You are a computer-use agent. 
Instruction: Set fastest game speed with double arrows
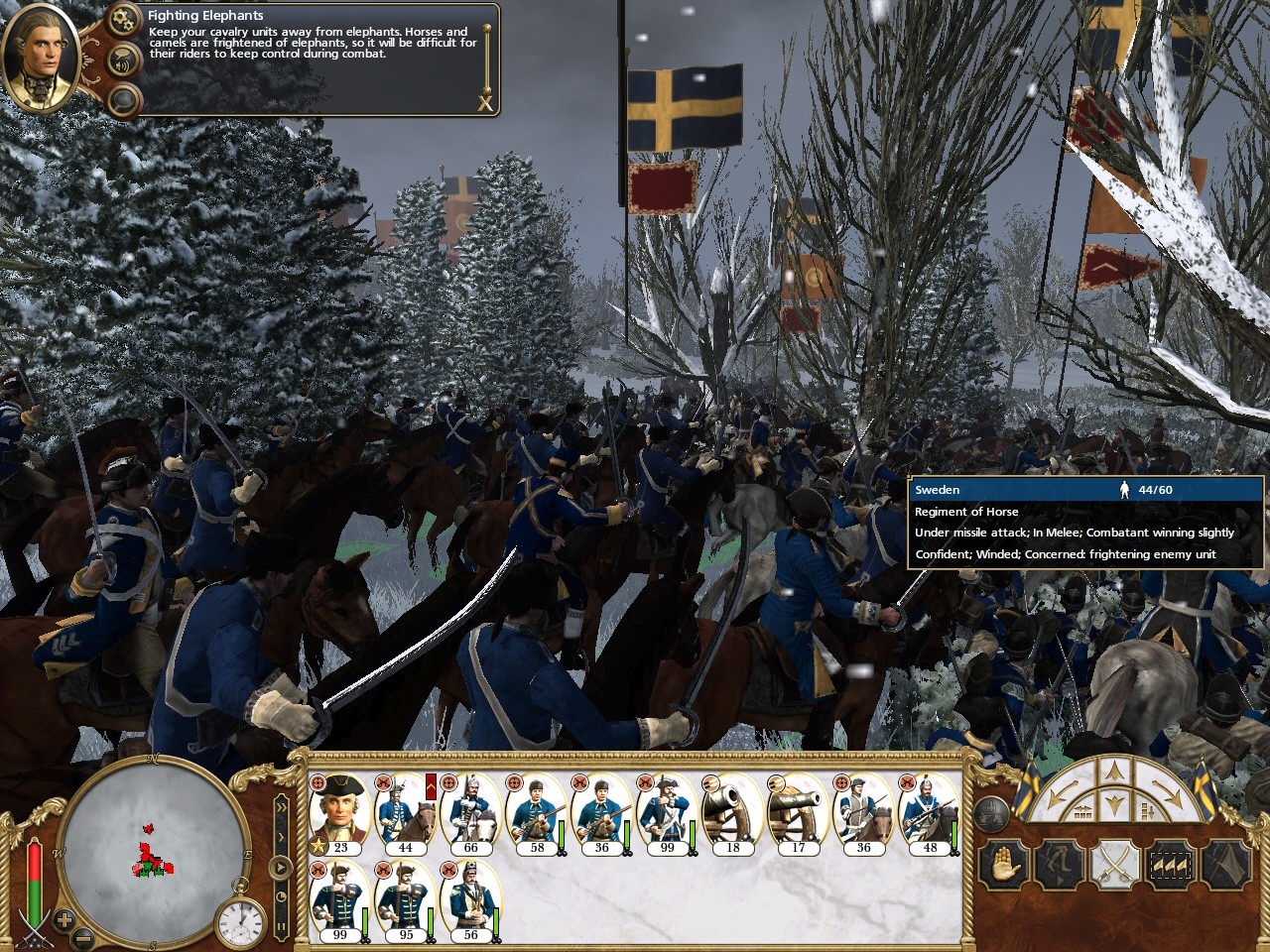(x=281, y=807)
